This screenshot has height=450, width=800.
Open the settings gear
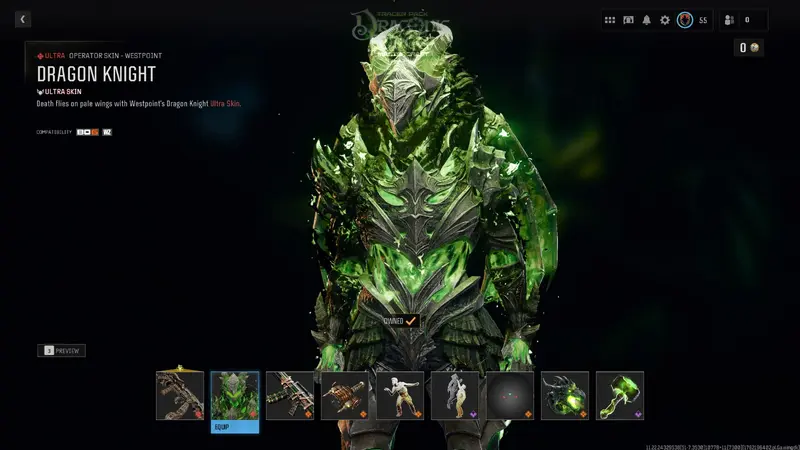(x=664, y=20)
